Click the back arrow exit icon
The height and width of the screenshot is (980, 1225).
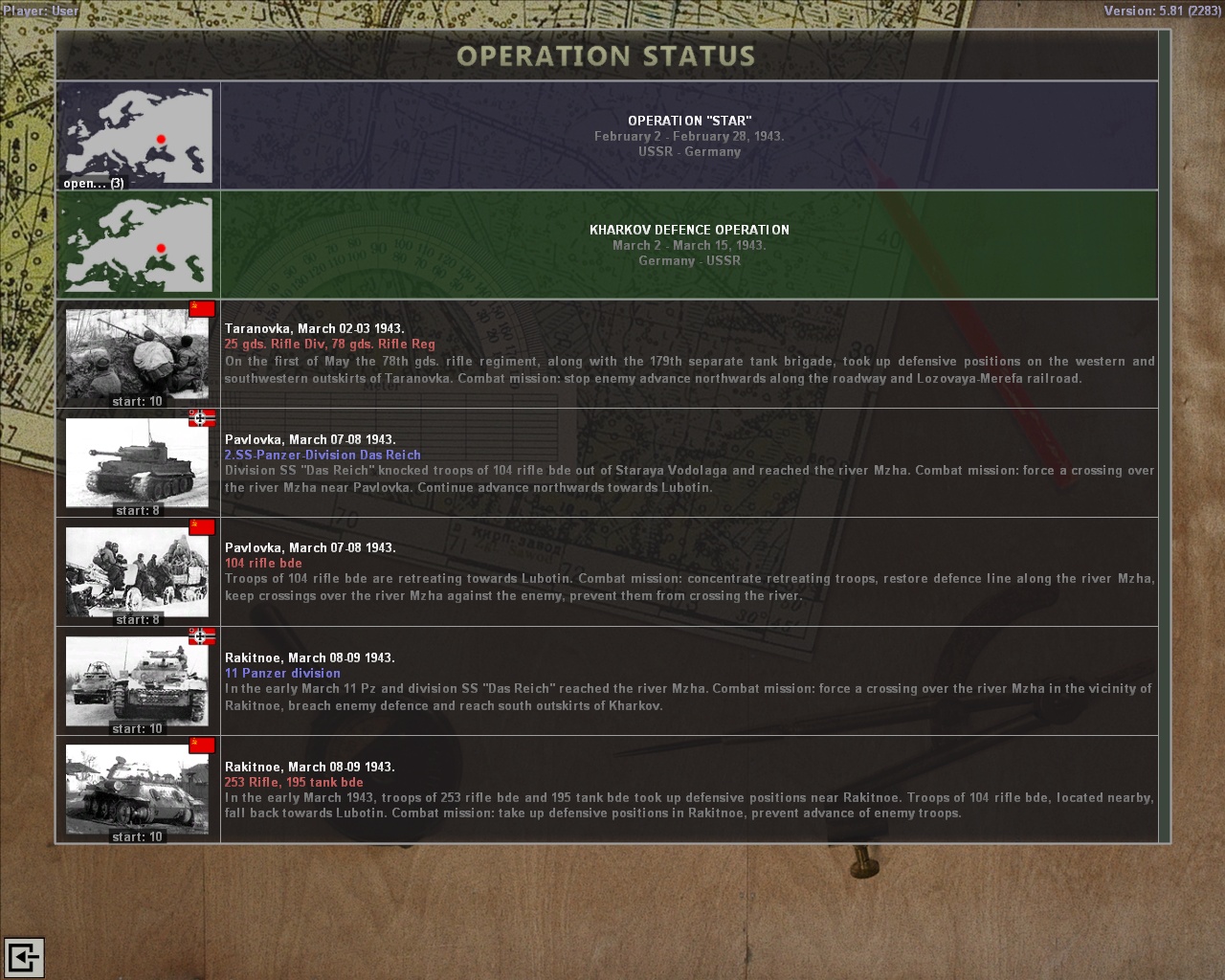[x=27, y=956]
